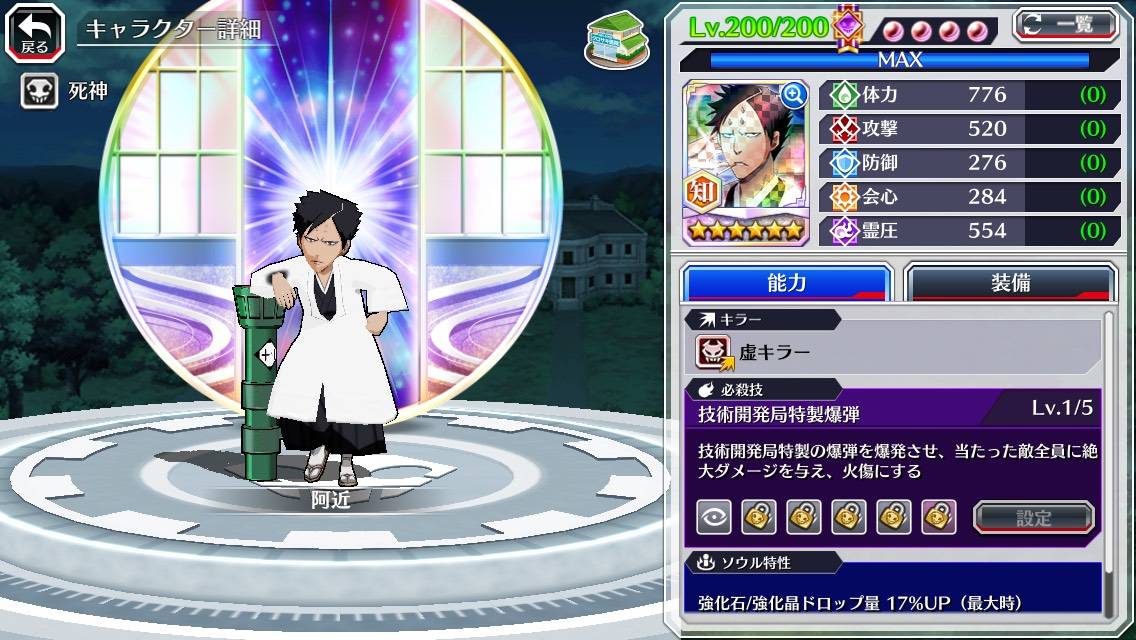Switch to the 装備 tab

click(x=1010, y=283)
